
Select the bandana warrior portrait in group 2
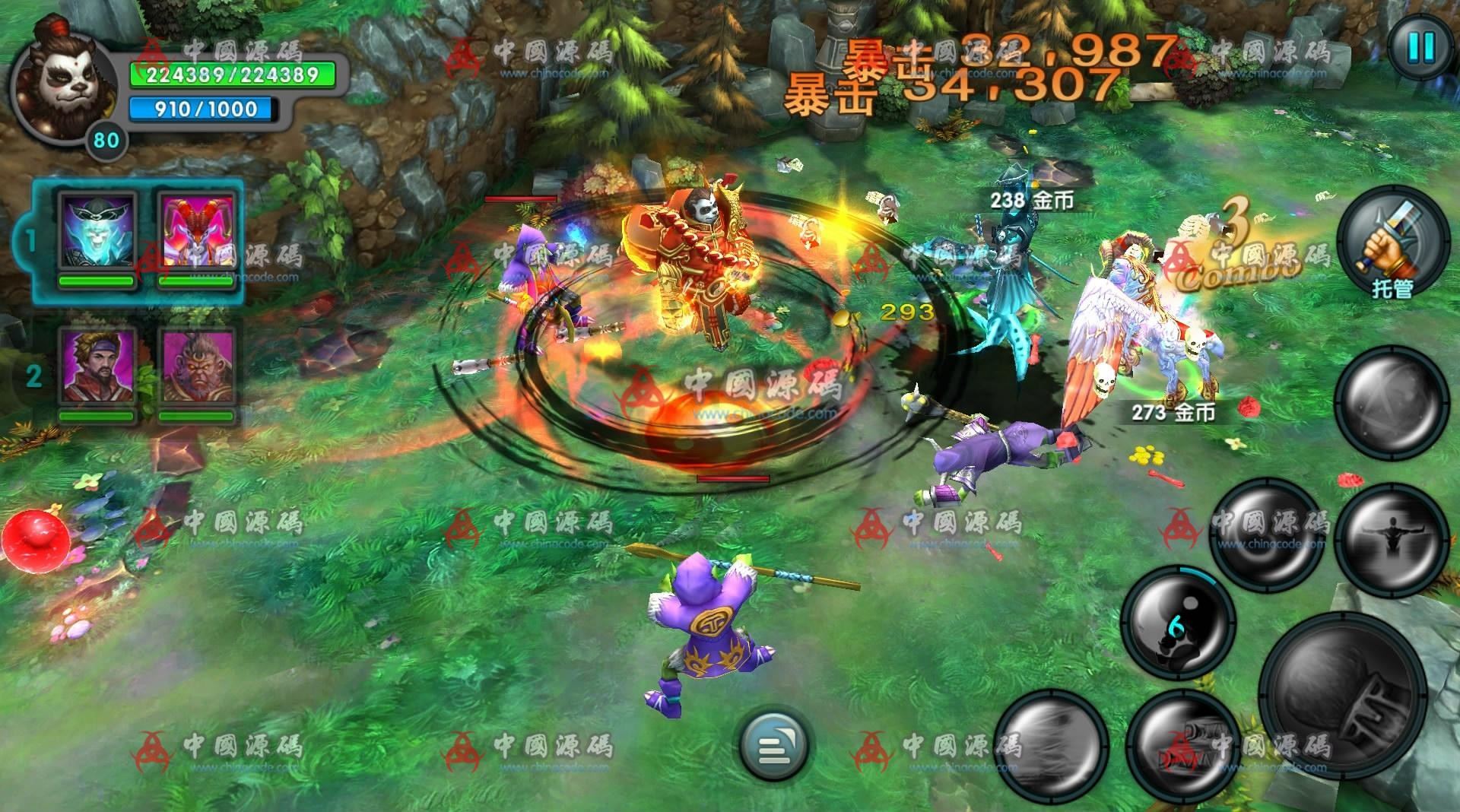click(95, 365)
